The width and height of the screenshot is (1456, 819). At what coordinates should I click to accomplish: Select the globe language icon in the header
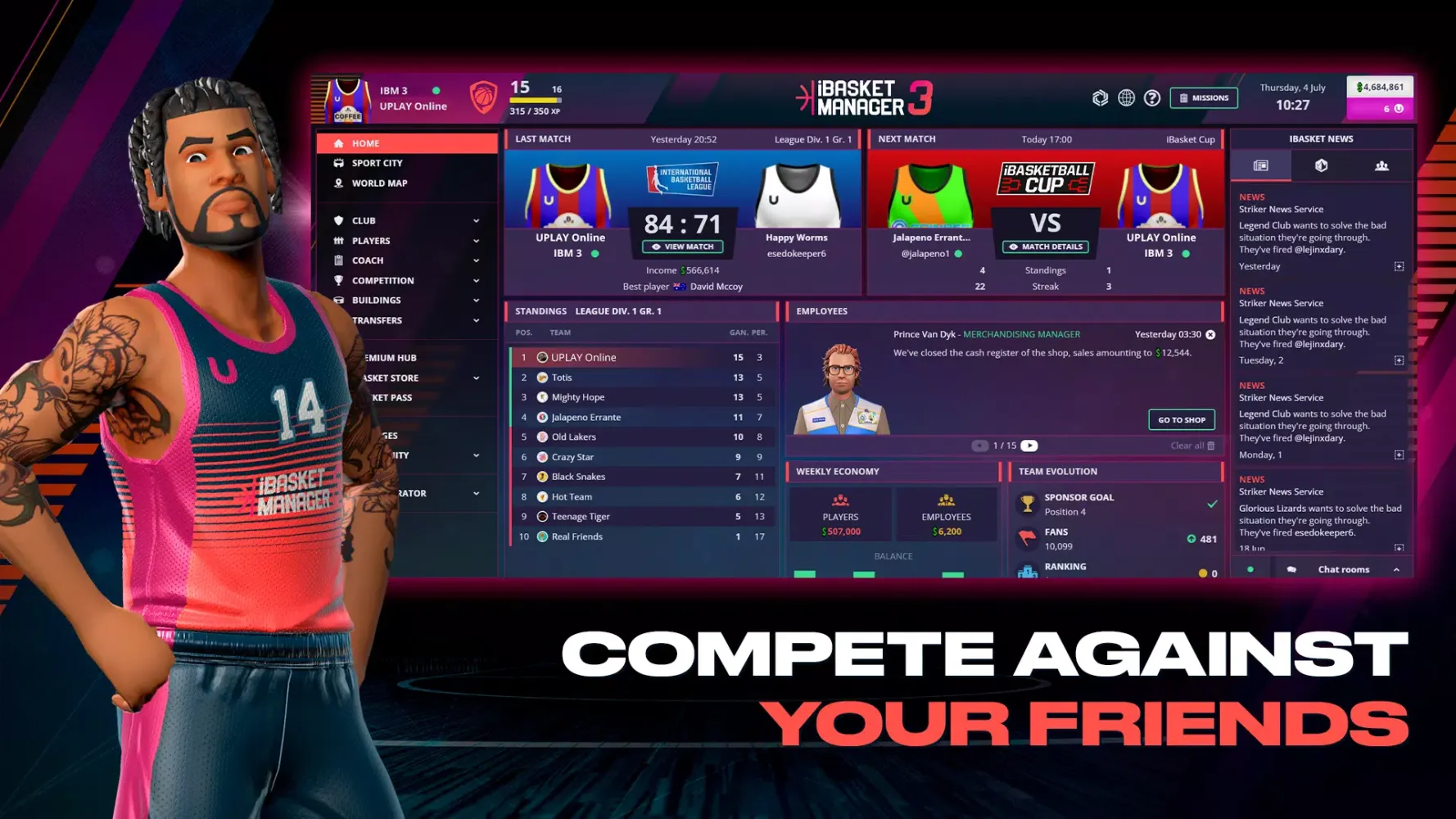(1126, 97)
